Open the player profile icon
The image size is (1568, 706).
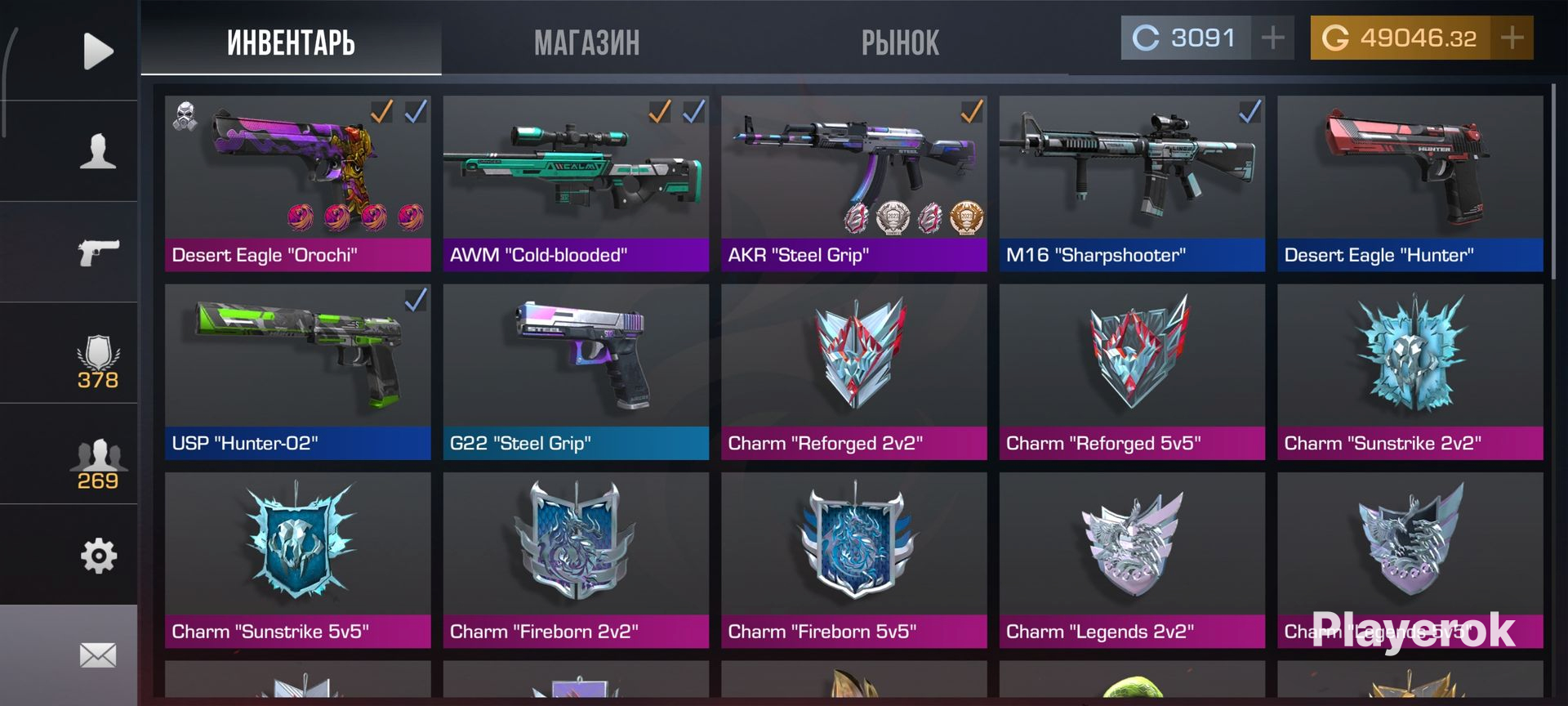pyautogui.click(x=97, y=152)
